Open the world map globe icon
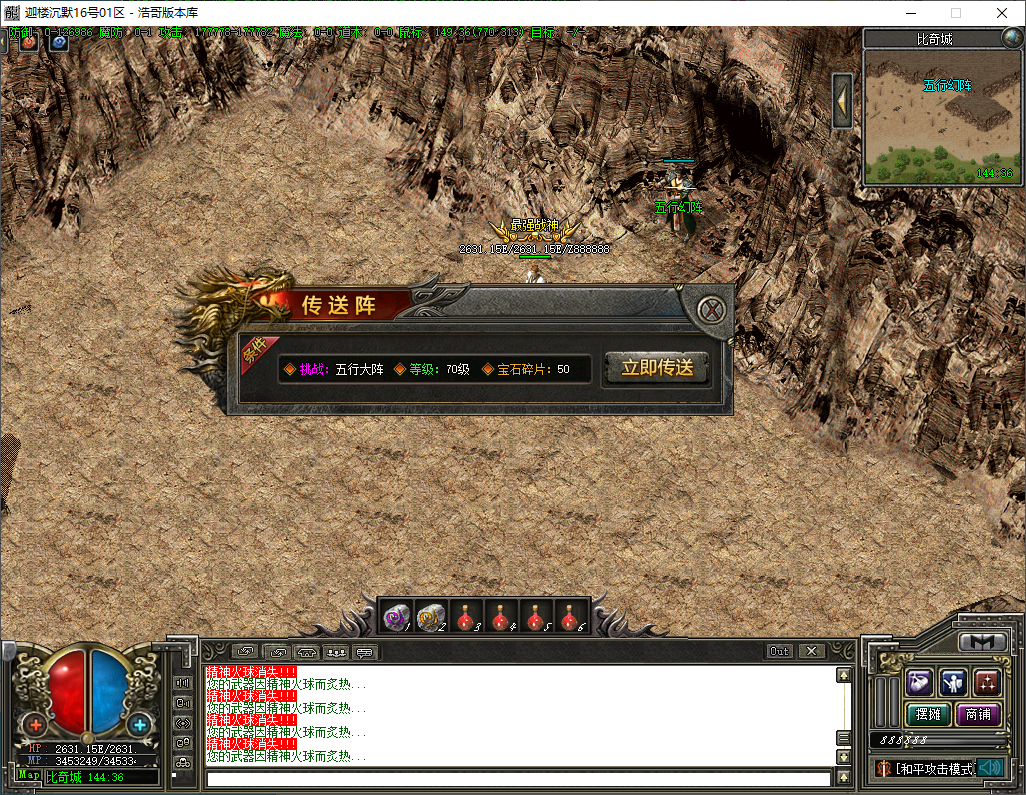The width and height of the screenshot is (1026, 795). (x=1012, y=39)
